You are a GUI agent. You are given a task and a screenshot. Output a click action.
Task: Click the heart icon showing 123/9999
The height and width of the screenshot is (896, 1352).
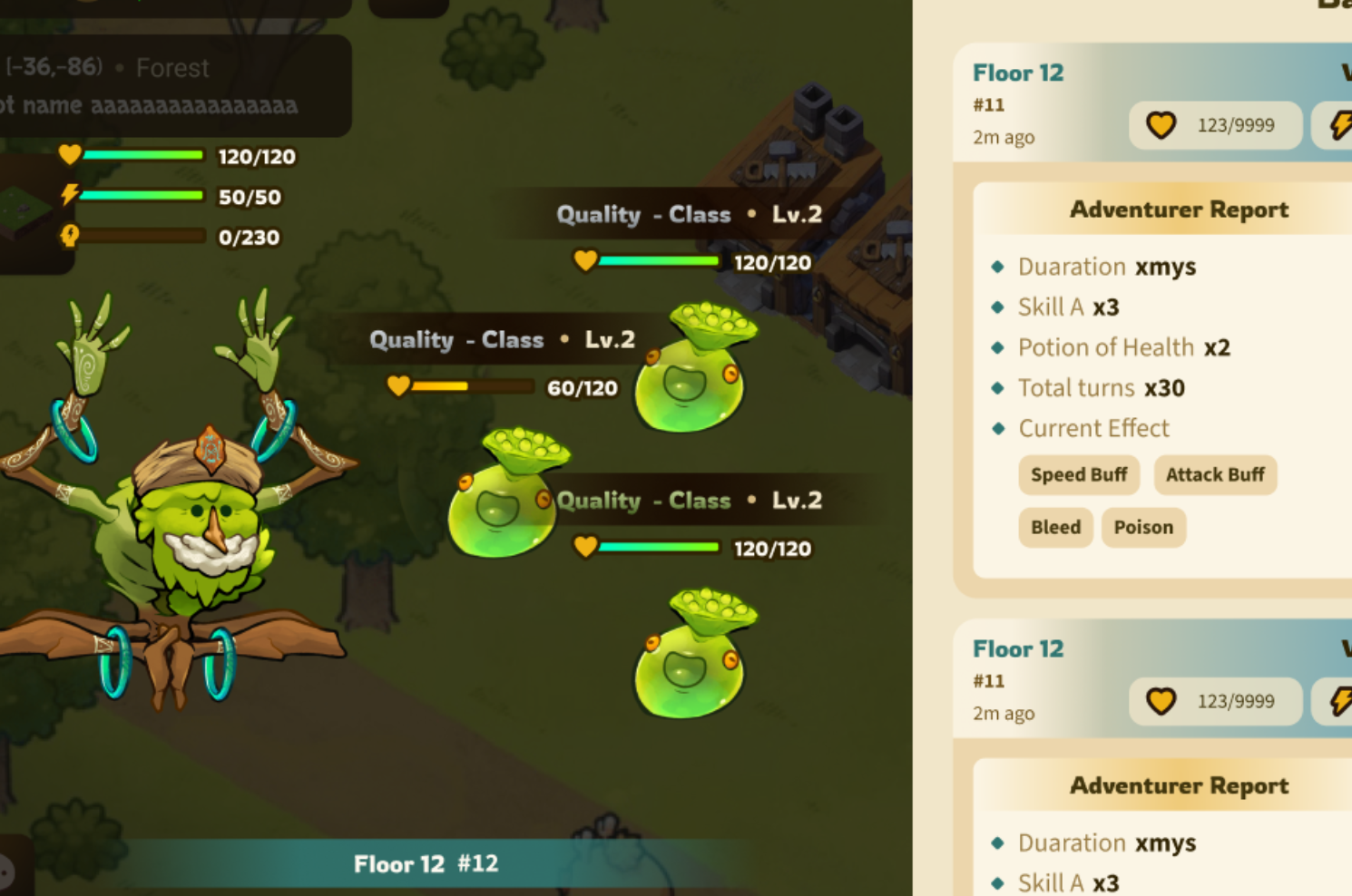[x=1160, y=124]
